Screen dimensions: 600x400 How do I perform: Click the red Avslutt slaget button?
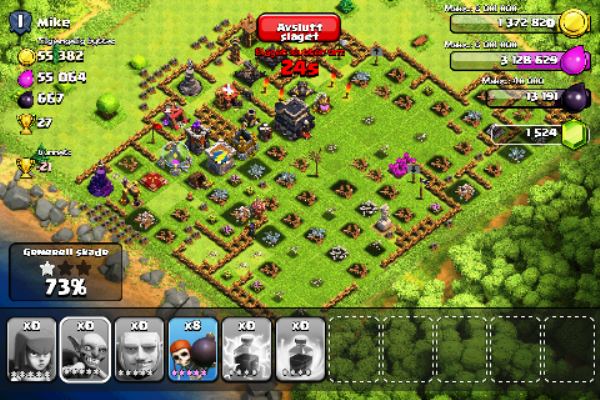298,27
